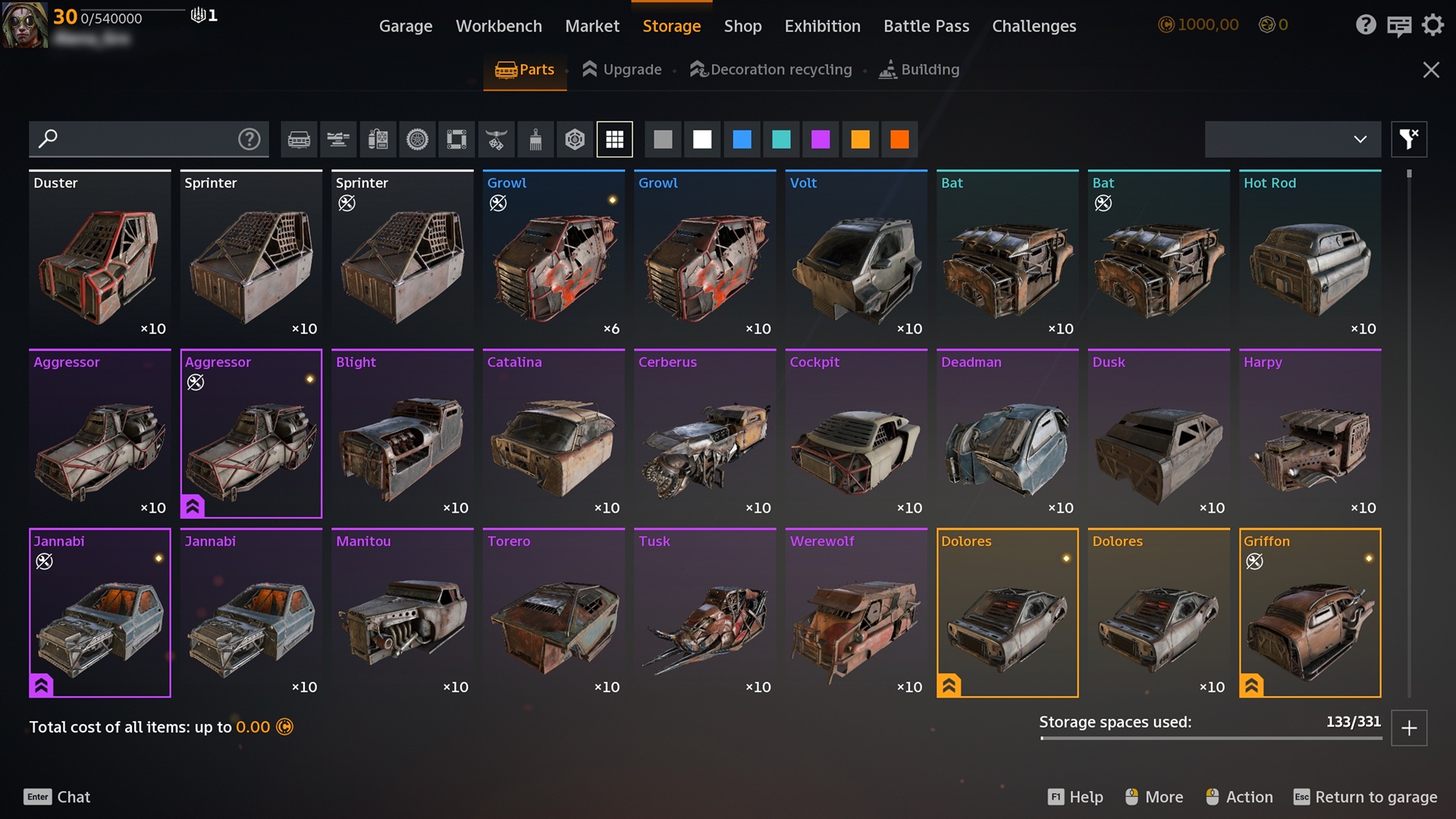The height and width of the screenshot is (819, 1456).
Task: Open the sorting dropdown
Action: (1292, 140)
